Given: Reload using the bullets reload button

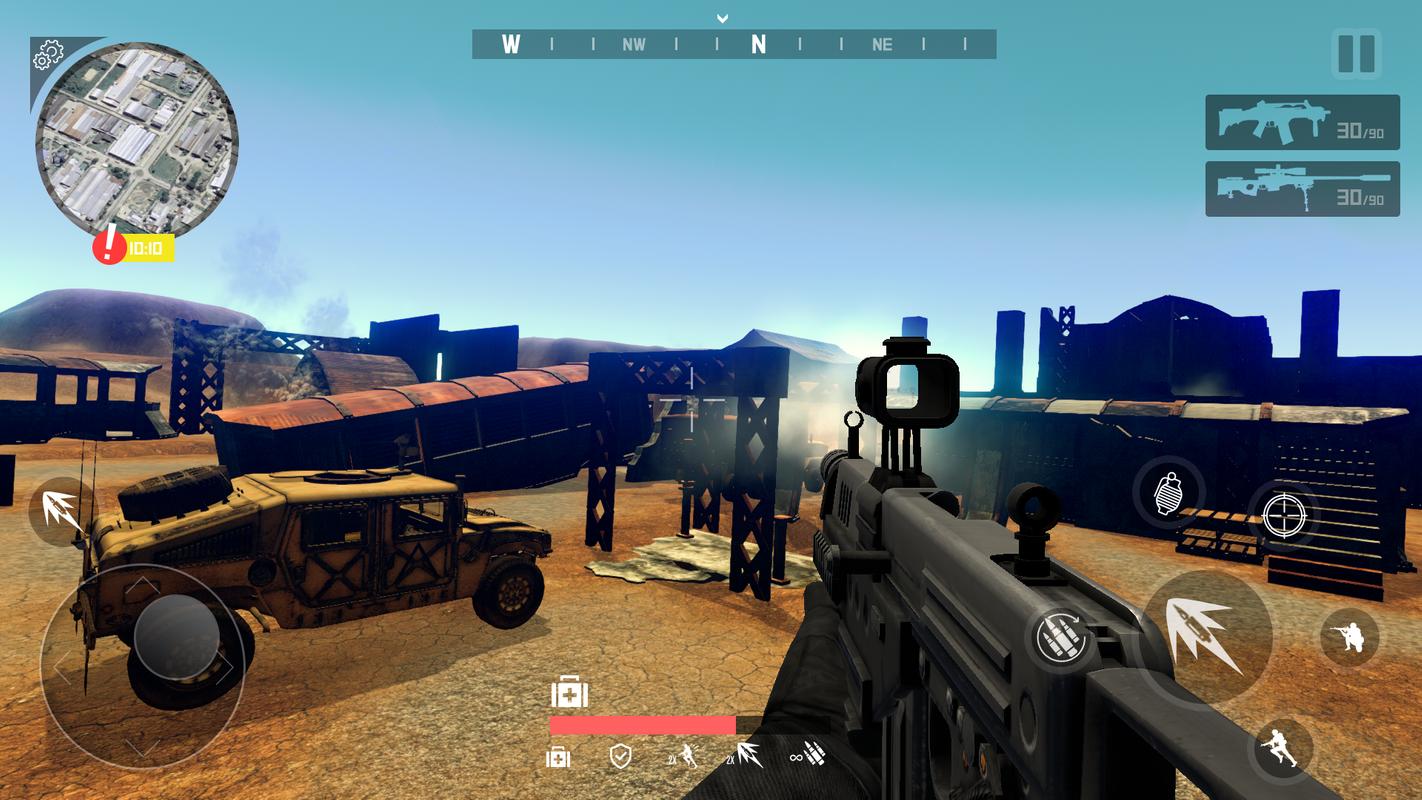Looking at the screenshot, I should coord(1062,637).
